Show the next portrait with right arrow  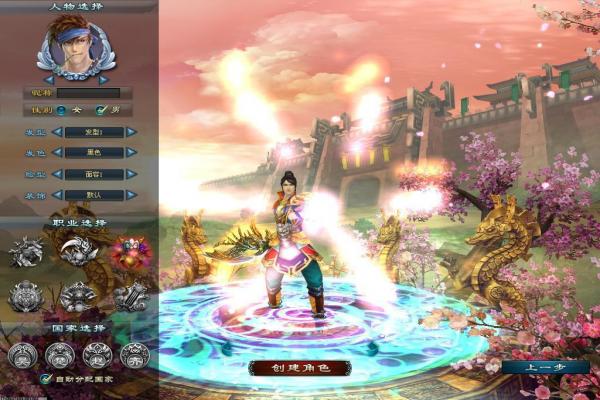pyautogui.click(x=102, y=79)
